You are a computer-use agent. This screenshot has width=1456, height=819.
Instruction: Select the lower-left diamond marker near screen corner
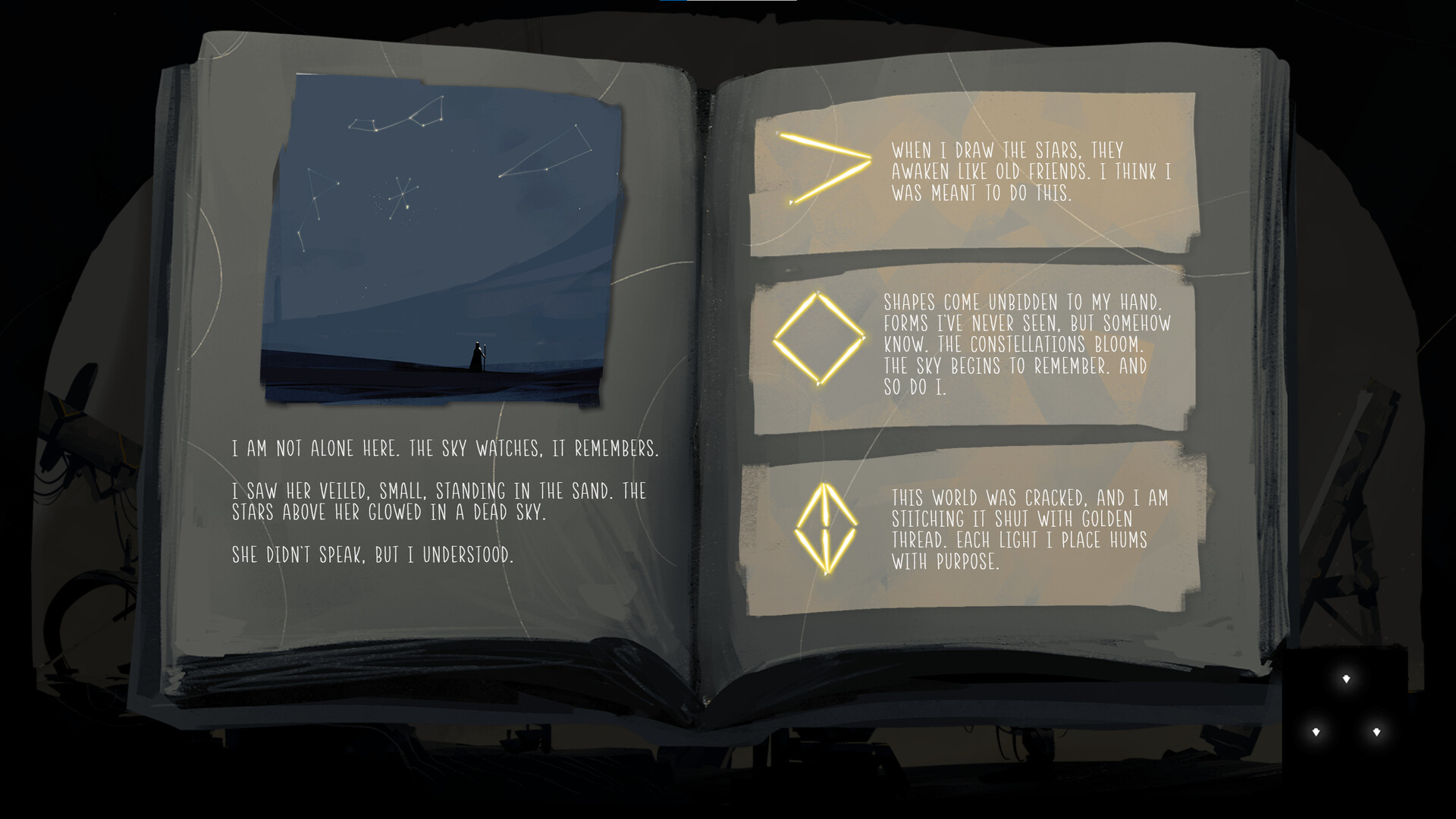point(1317,733)
